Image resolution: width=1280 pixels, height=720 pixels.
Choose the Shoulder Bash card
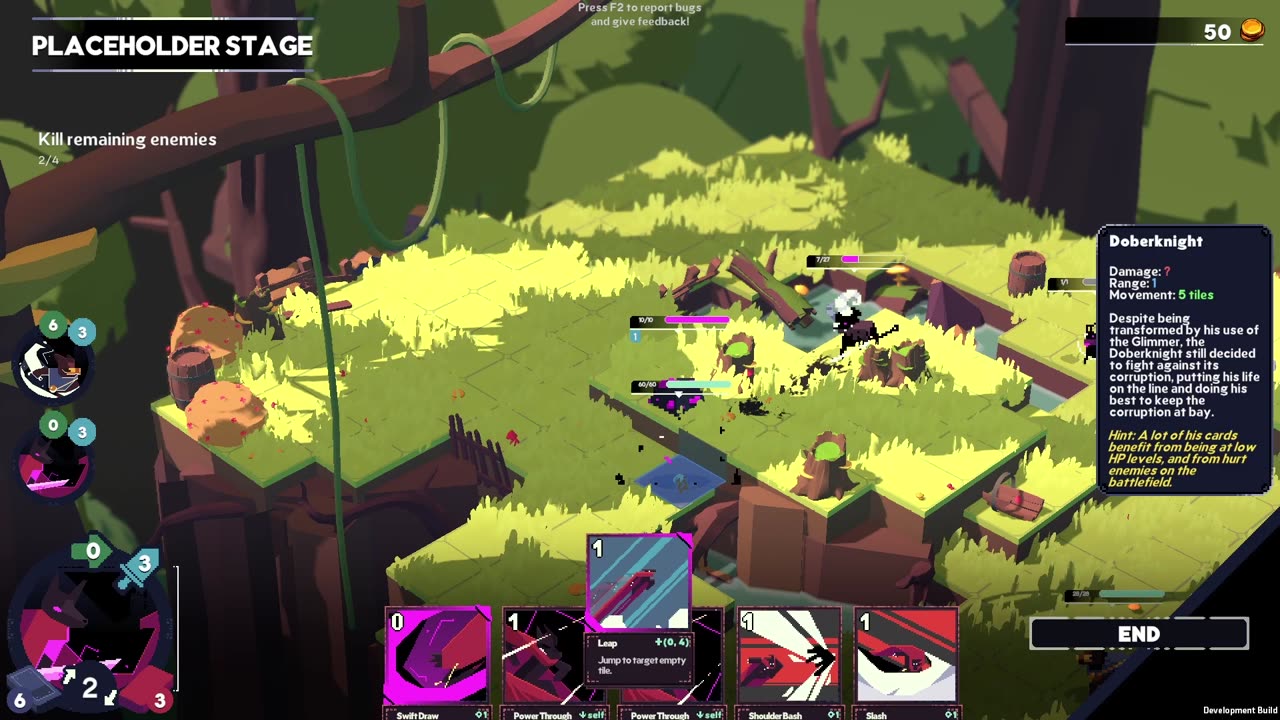pyautogui.click(x=789, y=655)
